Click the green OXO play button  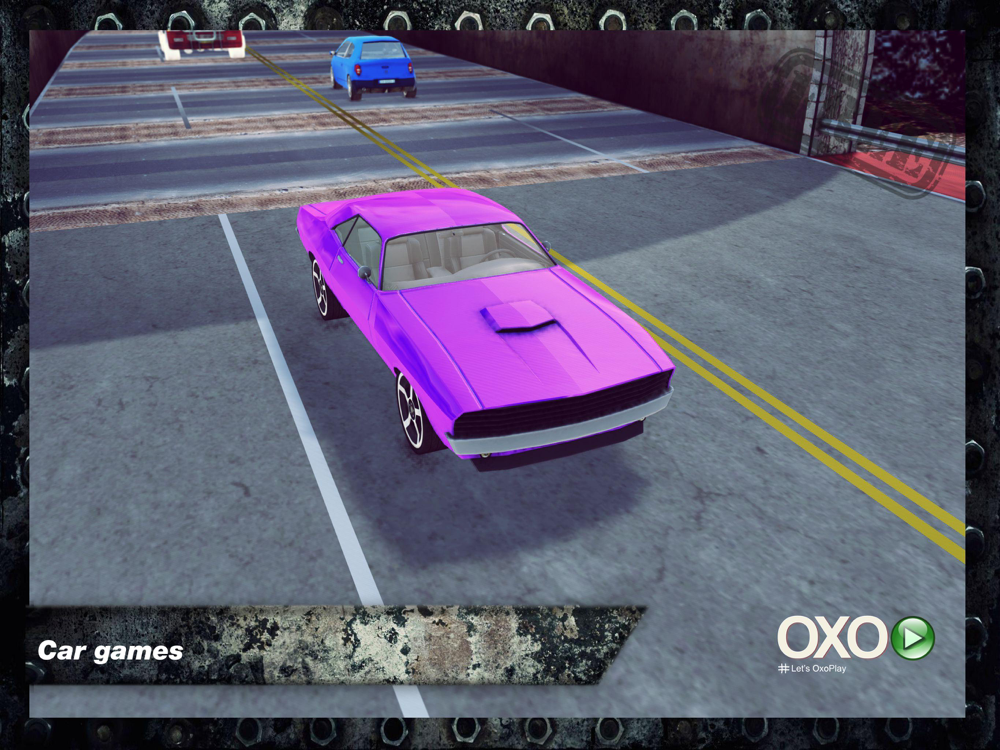point(912,638)
